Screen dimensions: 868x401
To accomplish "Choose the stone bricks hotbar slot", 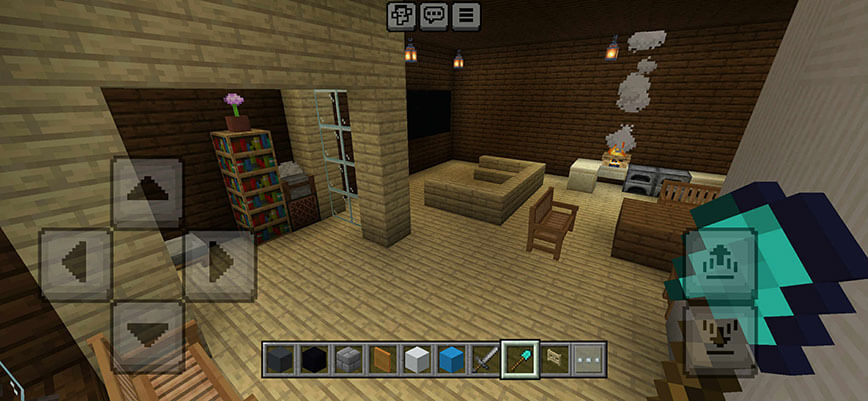I will (348, 358).
